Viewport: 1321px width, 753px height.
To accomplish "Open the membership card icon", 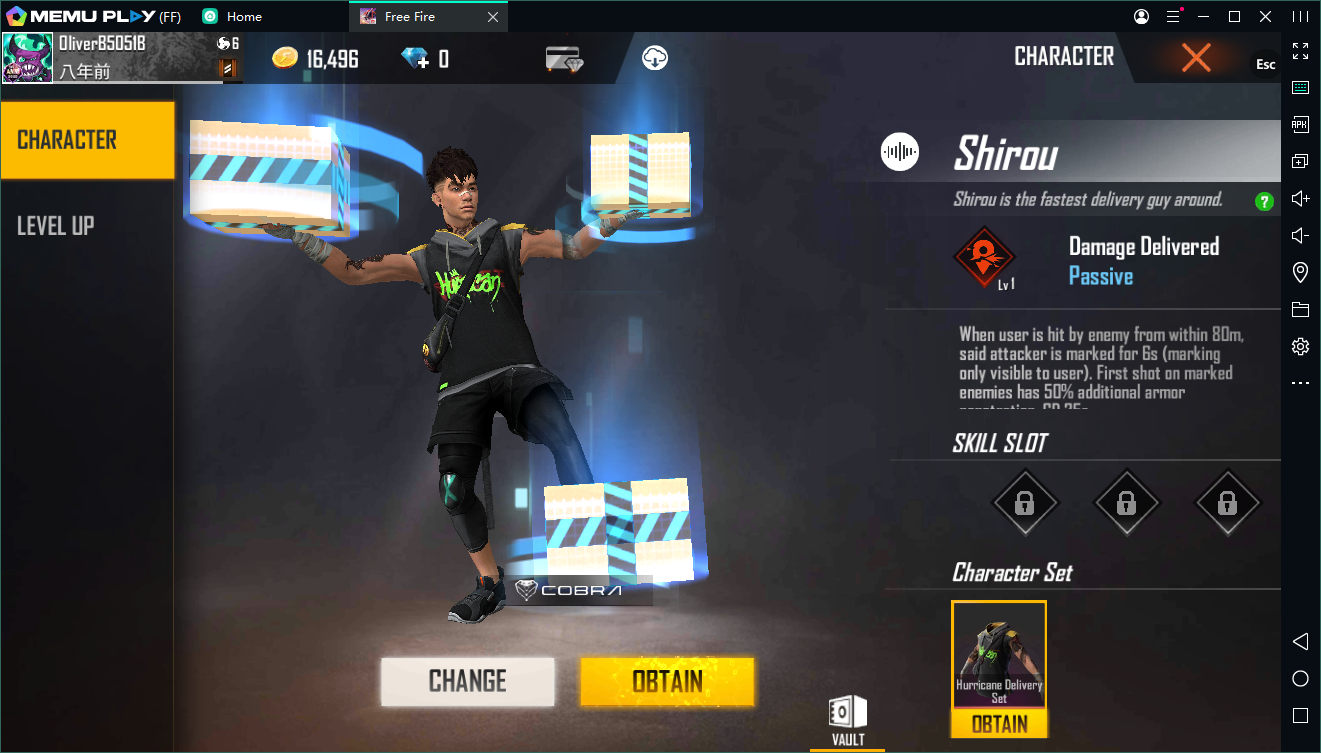I will coord(565,59).
